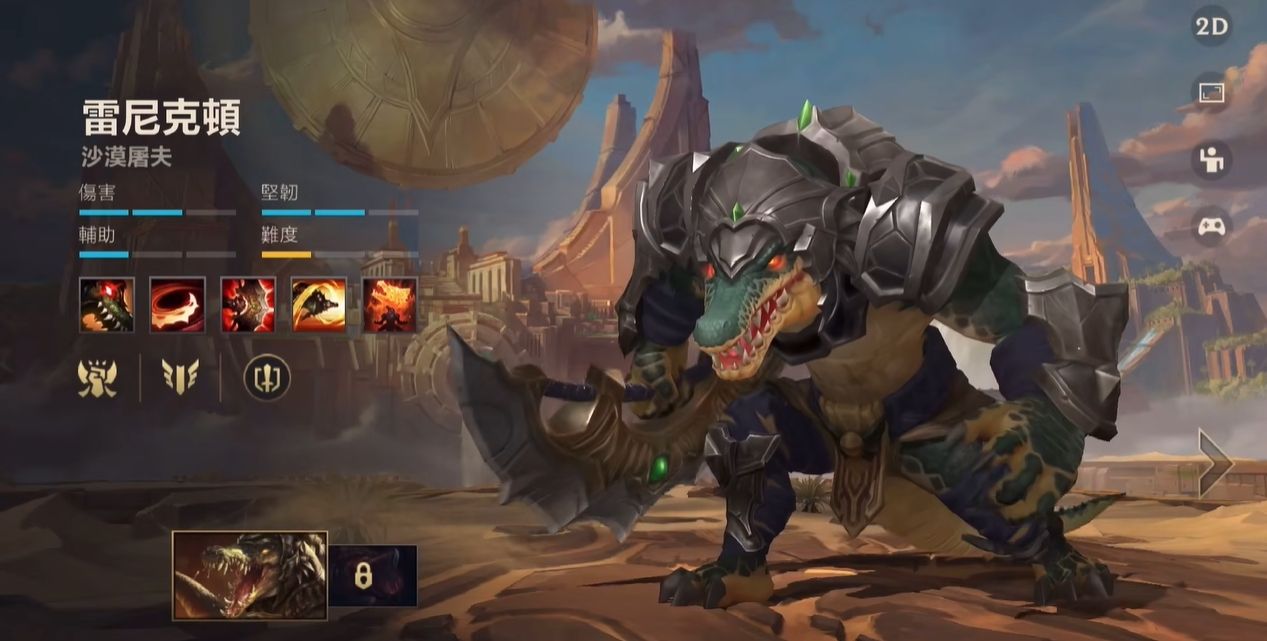Click the winged chevron role emblem
1267x641 pixels.
tap(180, 378)
